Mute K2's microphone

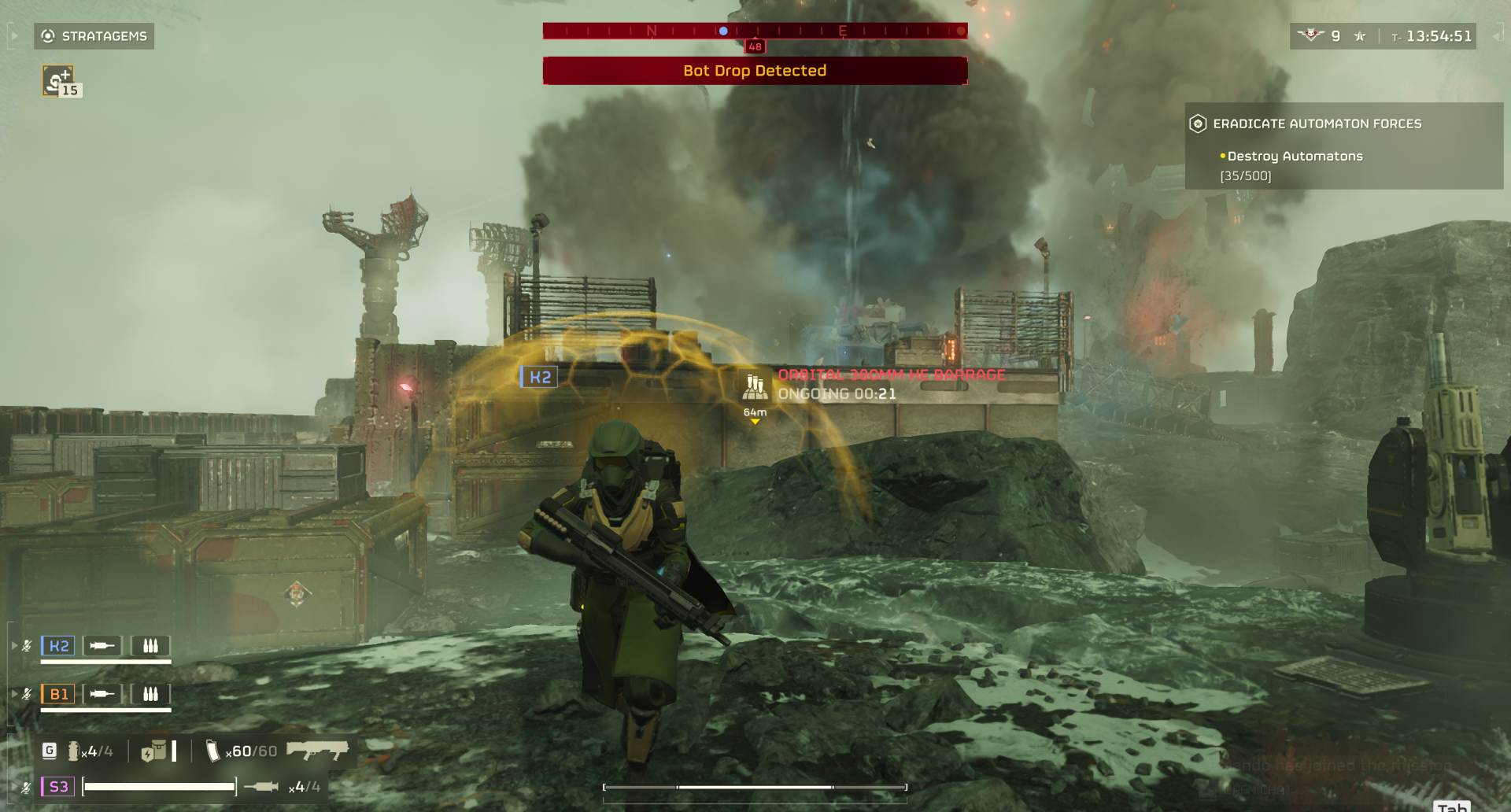tap(26, 645)
